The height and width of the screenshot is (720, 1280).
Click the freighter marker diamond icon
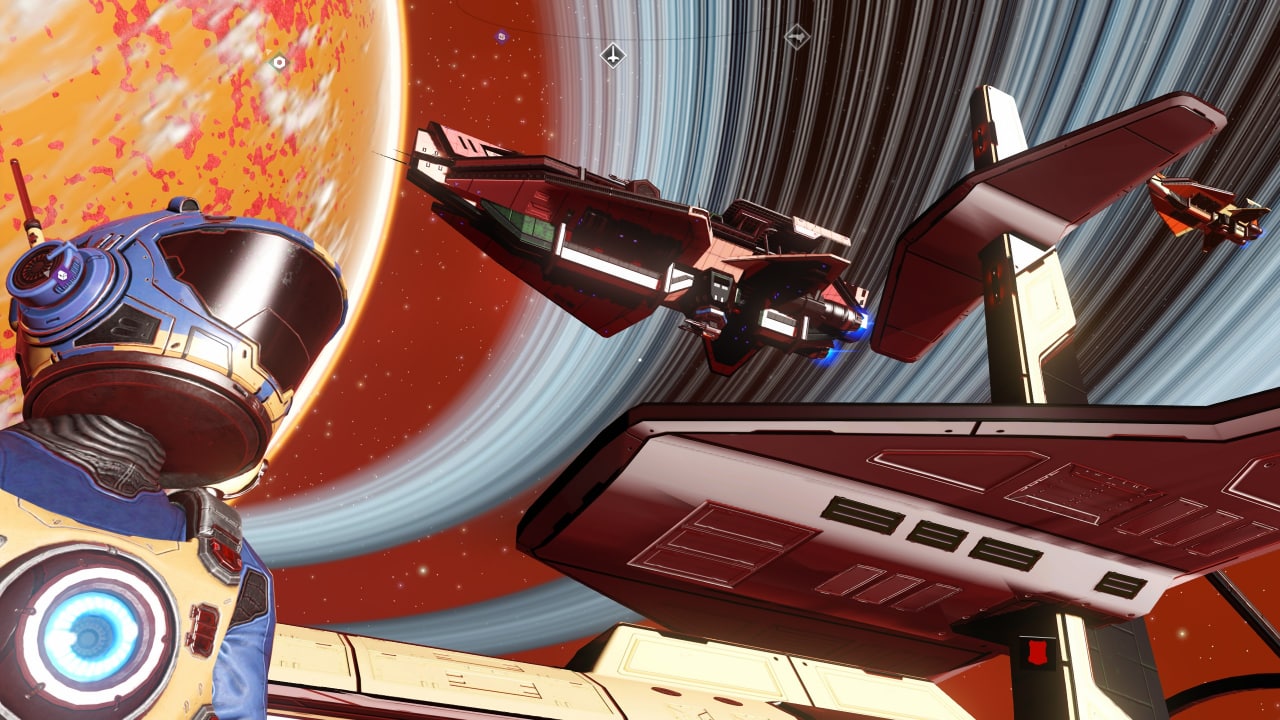796,37
